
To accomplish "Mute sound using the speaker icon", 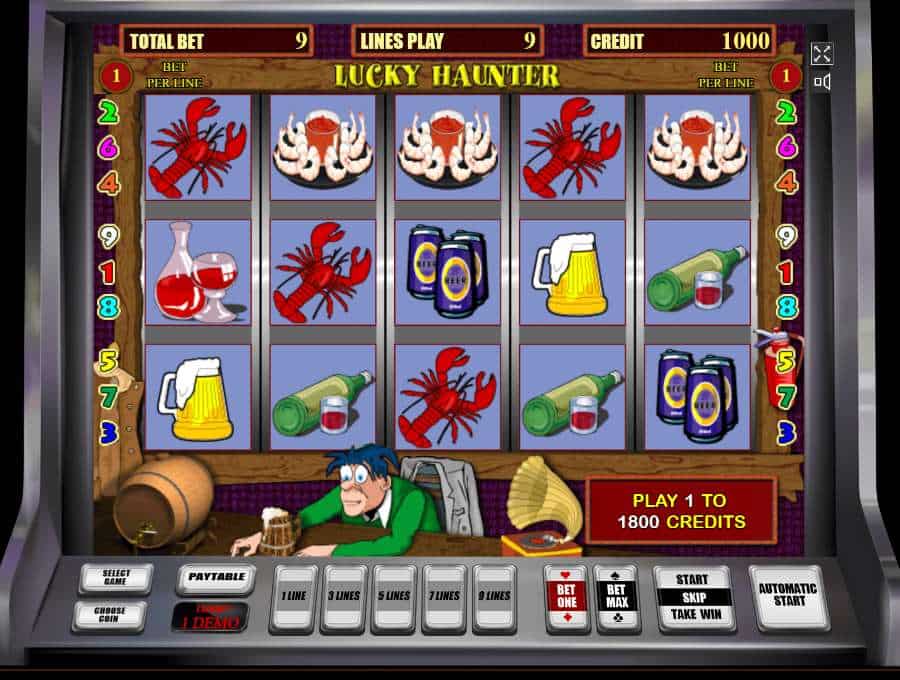I will 822,82.
